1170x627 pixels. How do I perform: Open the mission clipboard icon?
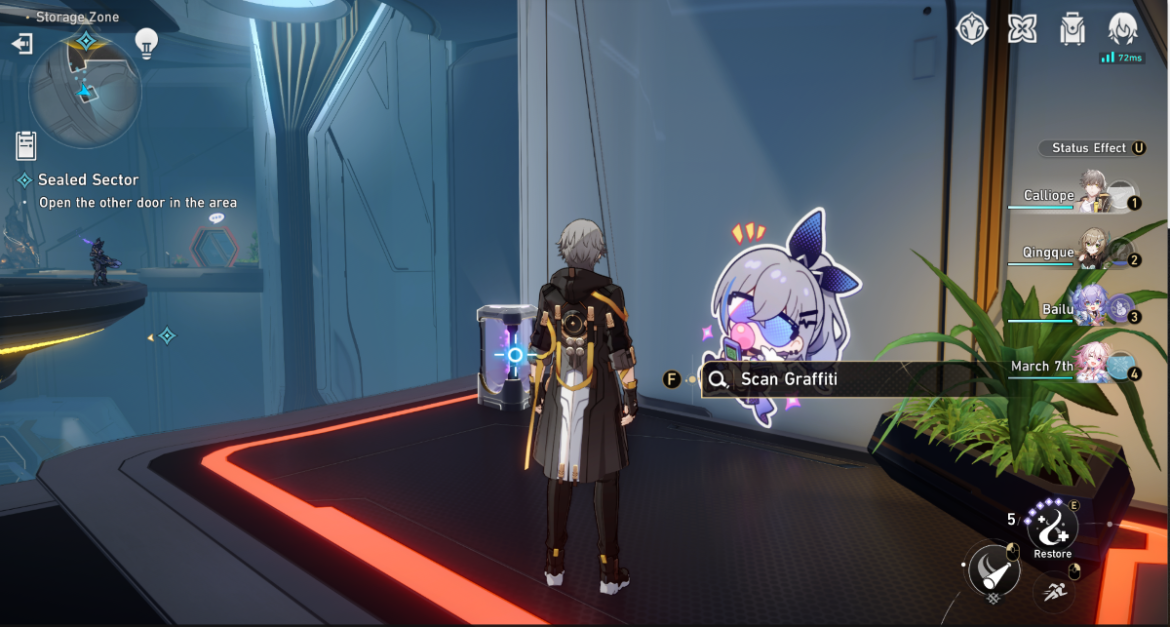point(26,145)
